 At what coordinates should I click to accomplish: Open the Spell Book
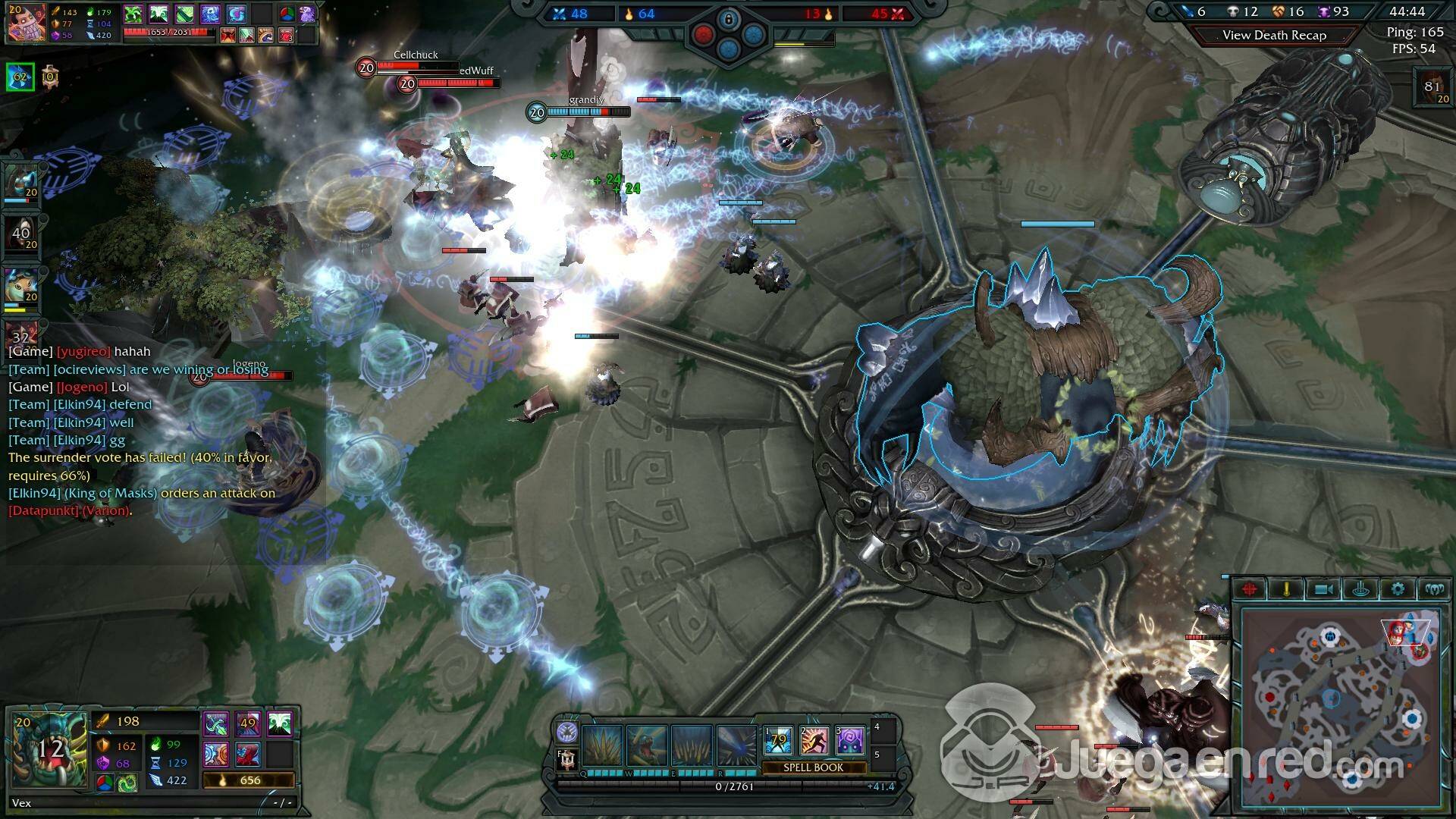coord(813,767)
